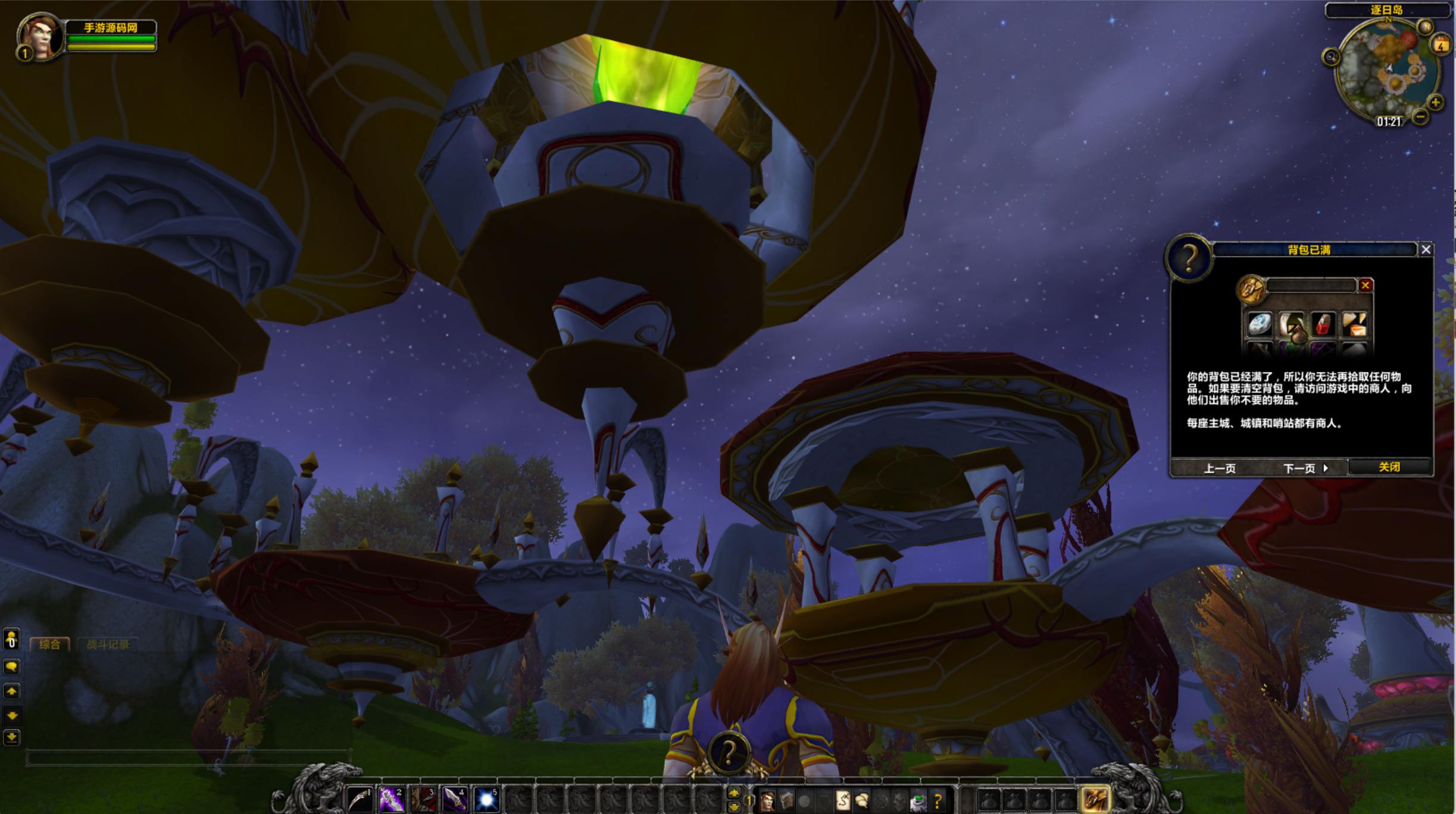Screen dimensions: 1456x814
Task: Select the player portrait in the unit frame
Action: pyautogui.click(x=40, y=37)
